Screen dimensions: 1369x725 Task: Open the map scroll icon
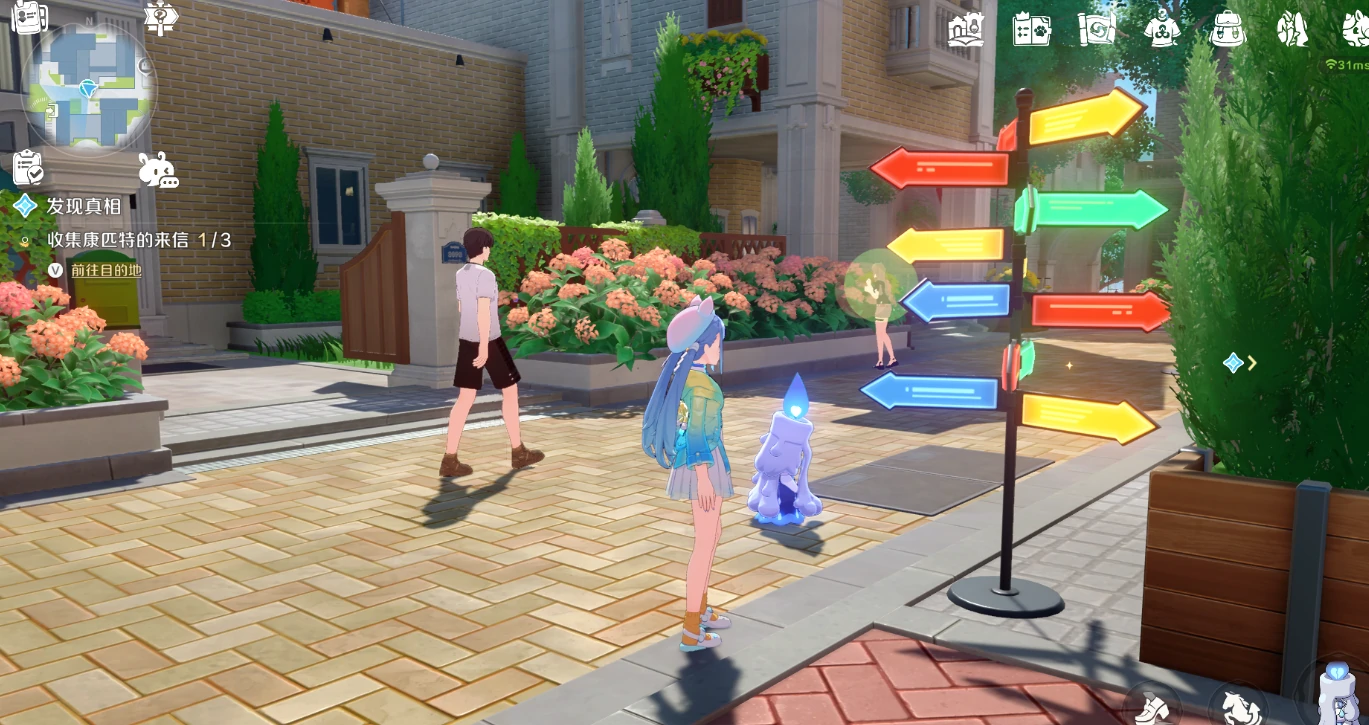(1096, 30)
